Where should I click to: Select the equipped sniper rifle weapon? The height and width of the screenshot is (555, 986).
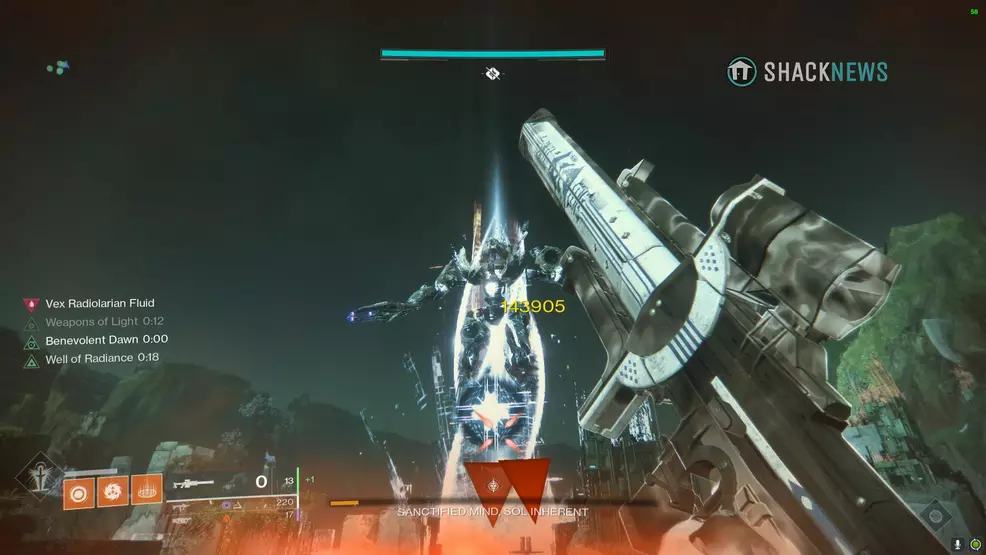pyautogui.click(x=193, y=484)
